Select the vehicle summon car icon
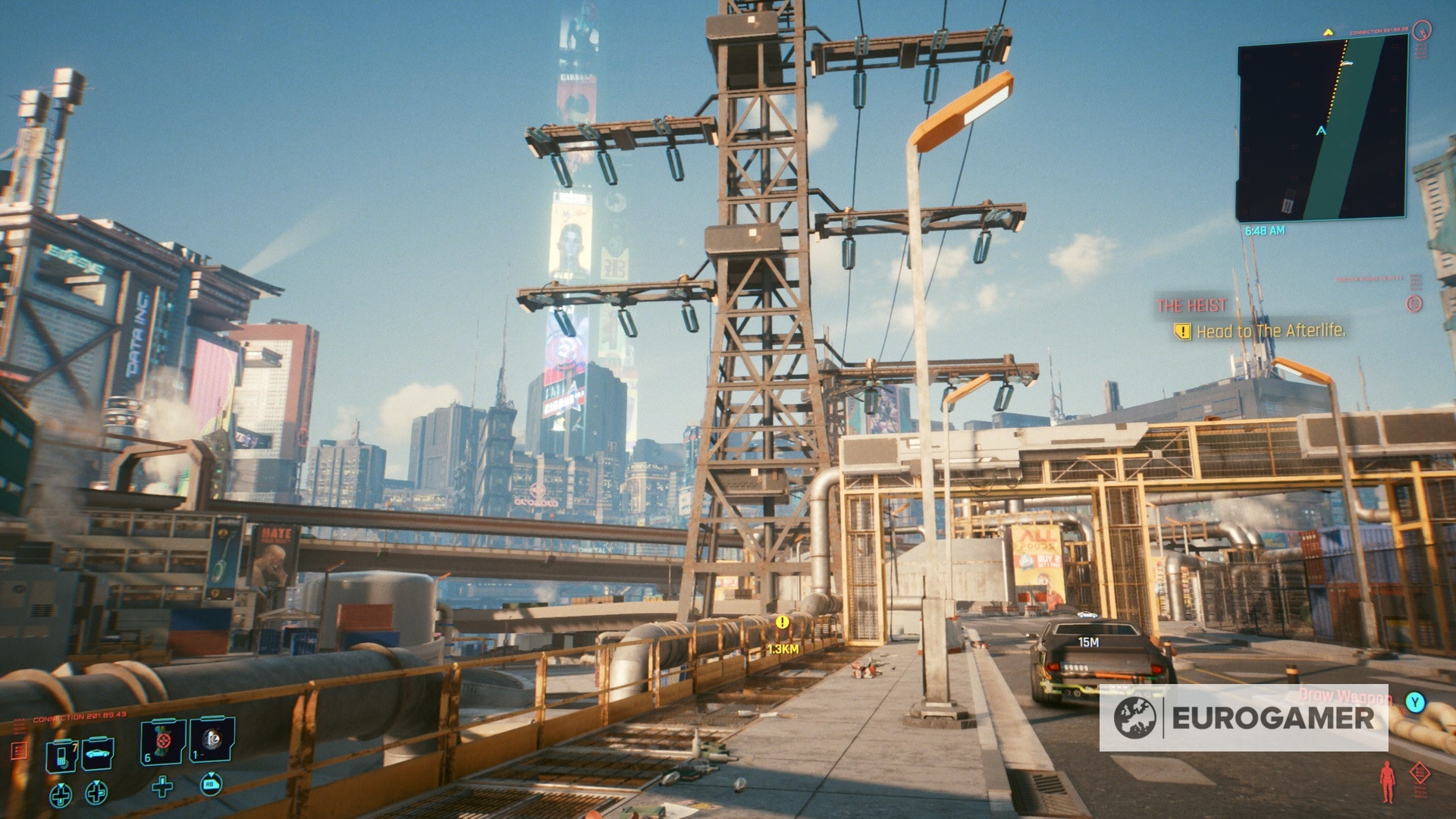 pyautogui.click(x=98, y=753)
